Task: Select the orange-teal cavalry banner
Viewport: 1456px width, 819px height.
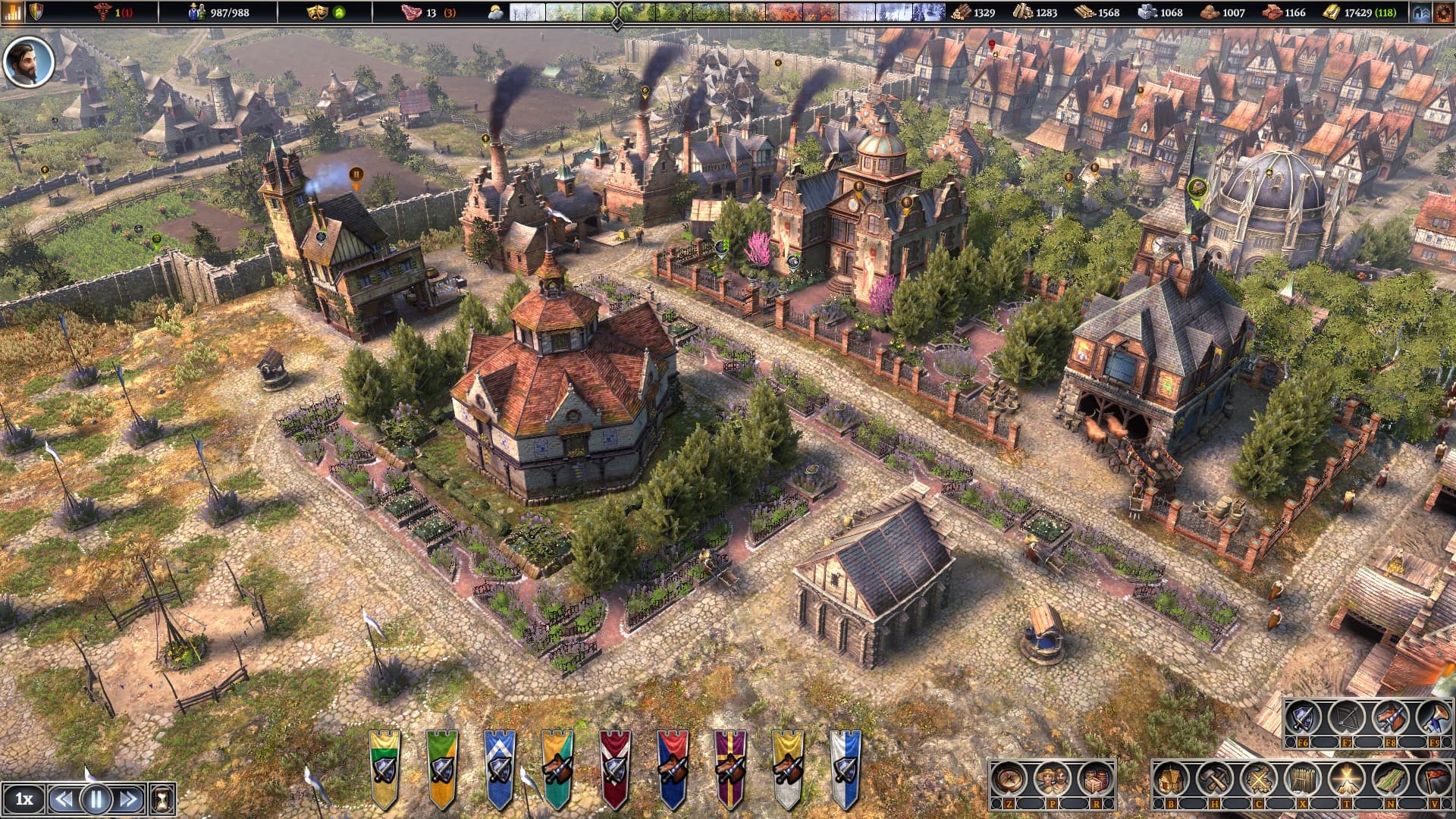Action: [x=557, y=769]
